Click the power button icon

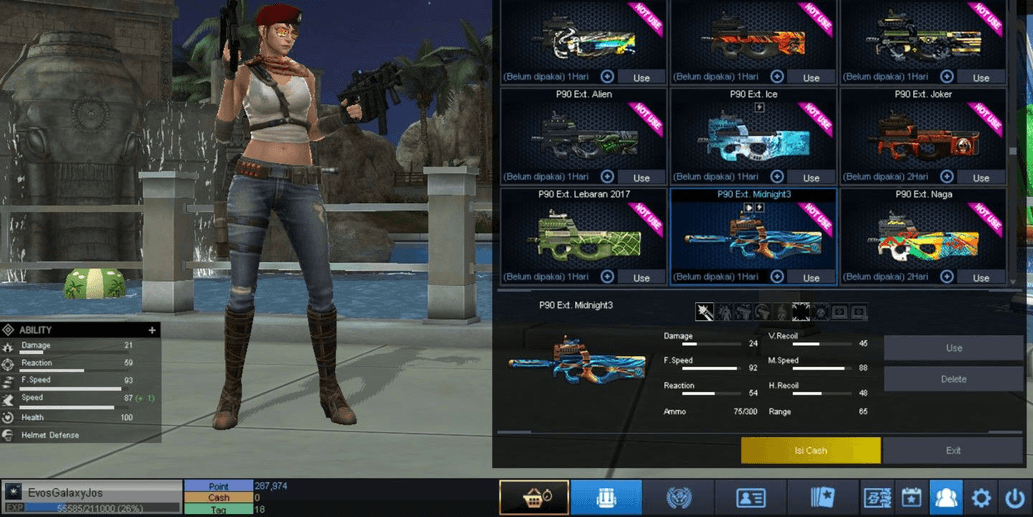click(1015, 497)
